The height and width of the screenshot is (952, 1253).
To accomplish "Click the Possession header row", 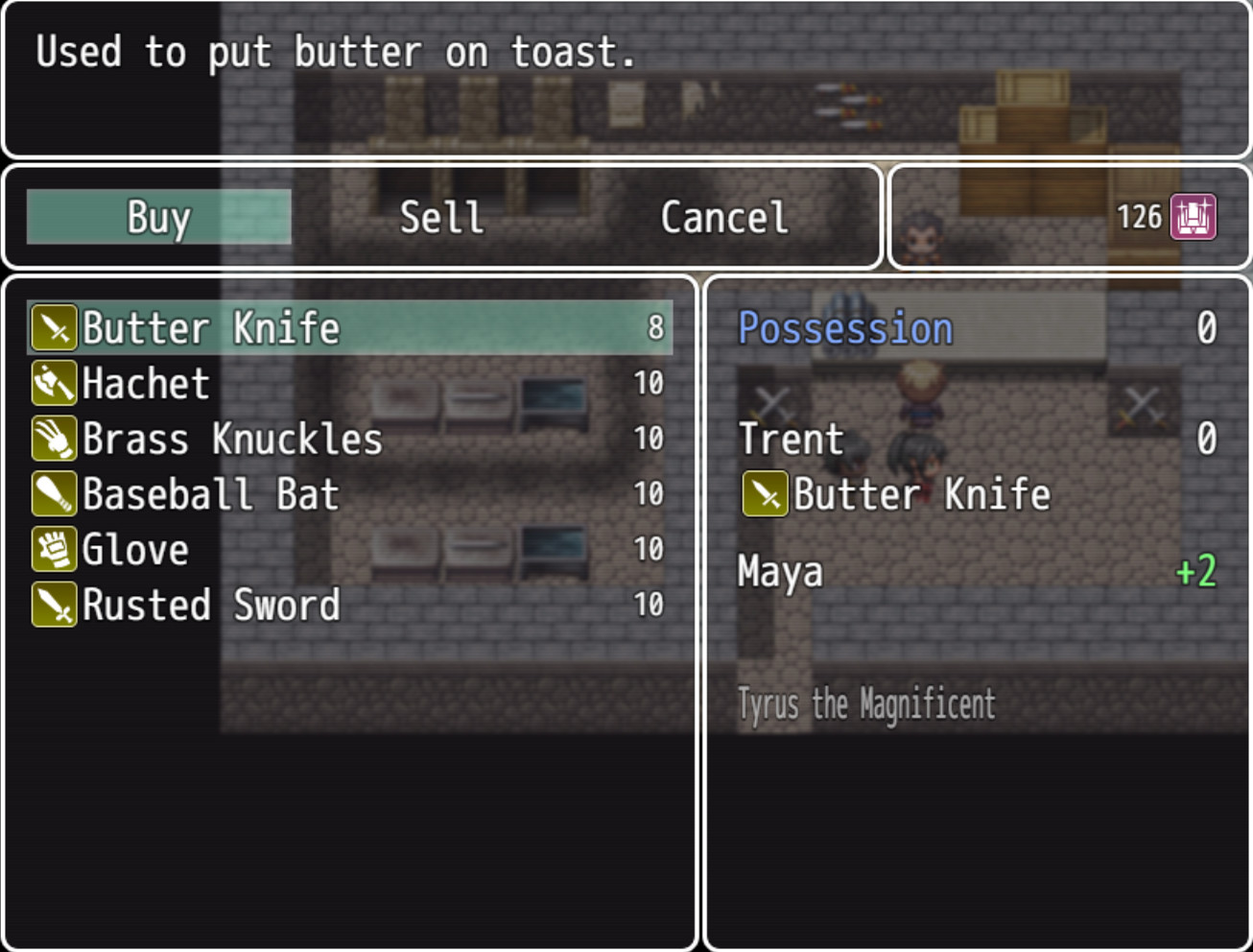I will [844, 327].
